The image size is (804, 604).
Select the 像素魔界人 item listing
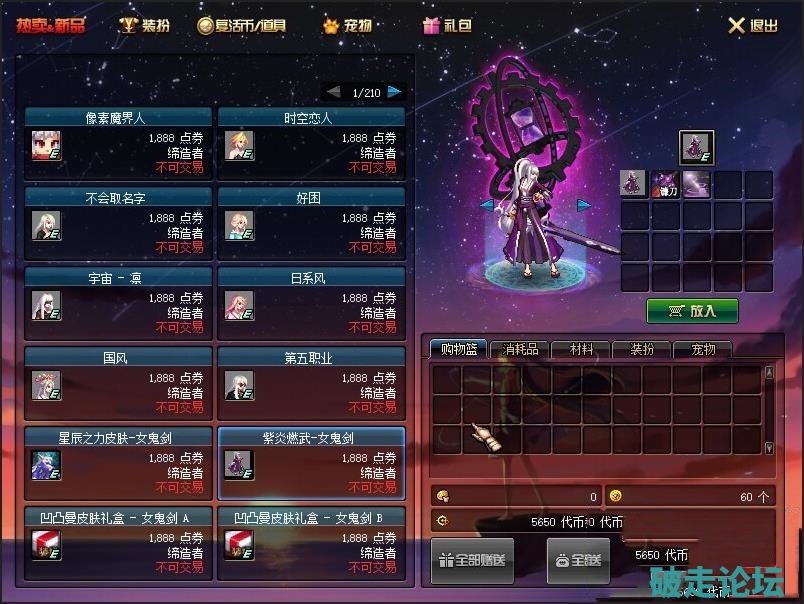tap(118, 139)
